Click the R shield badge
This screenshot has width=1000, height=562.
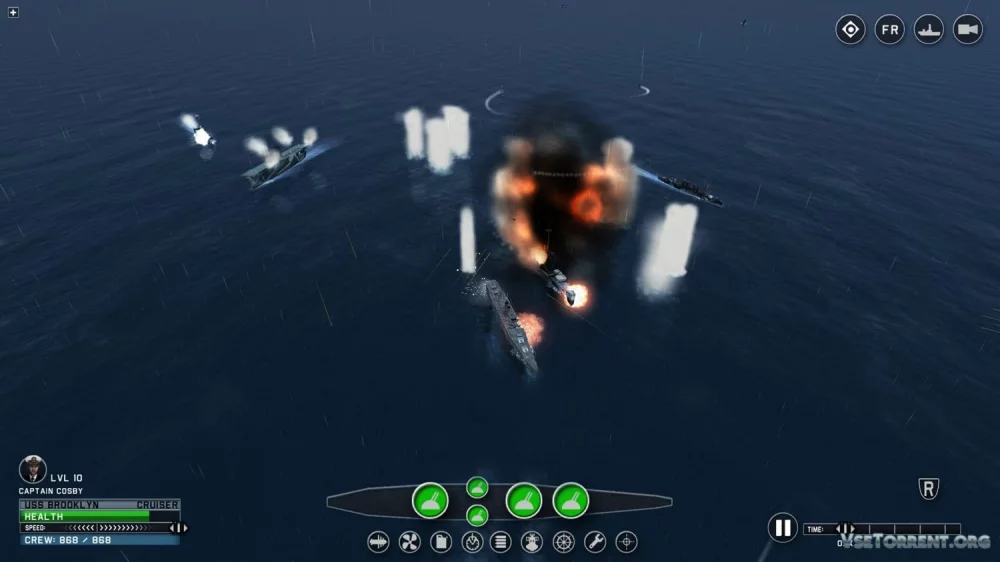tap(928, 489)
